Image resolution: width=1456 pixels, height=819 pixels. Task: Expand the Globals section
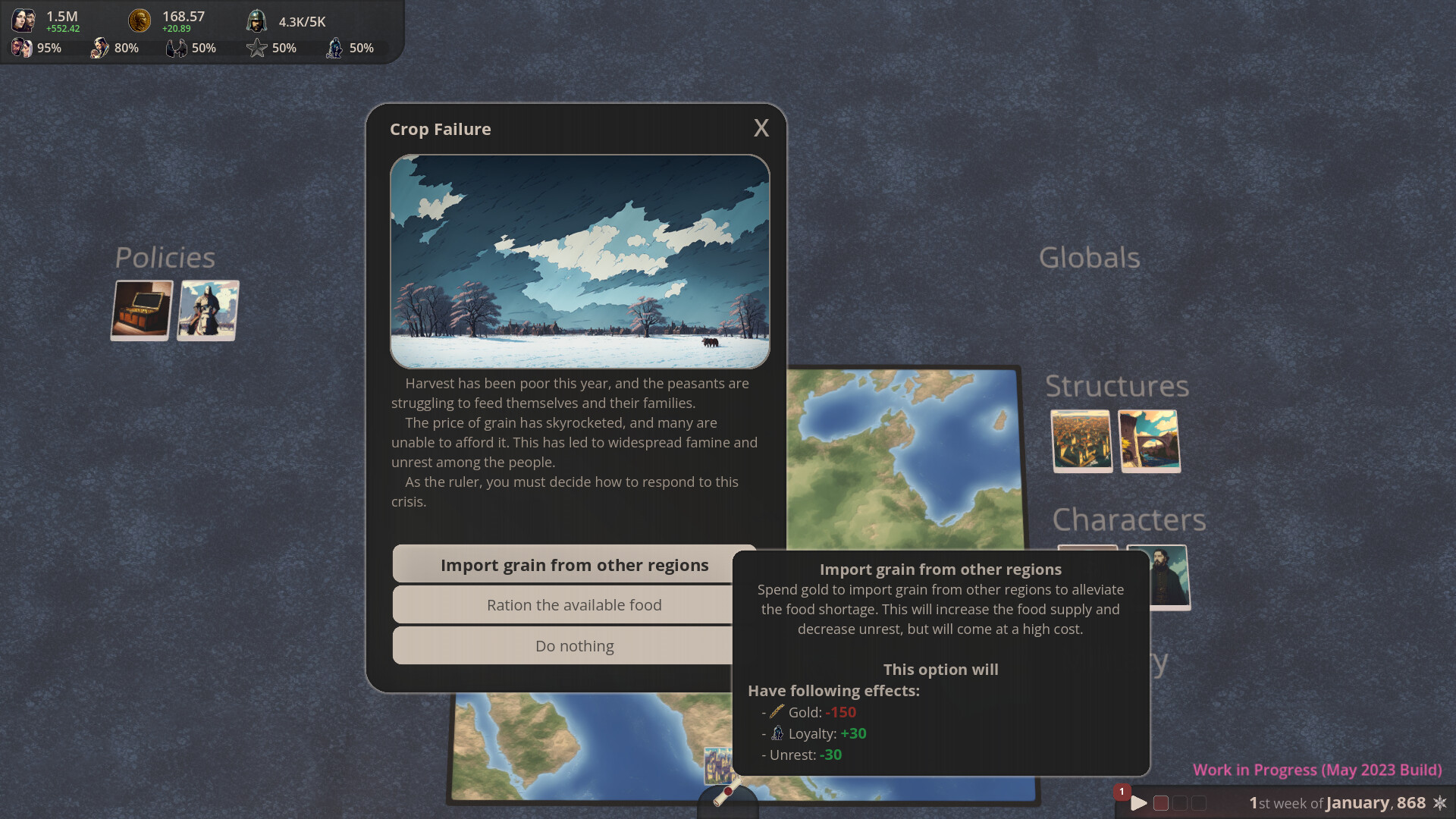point(1090,258)
